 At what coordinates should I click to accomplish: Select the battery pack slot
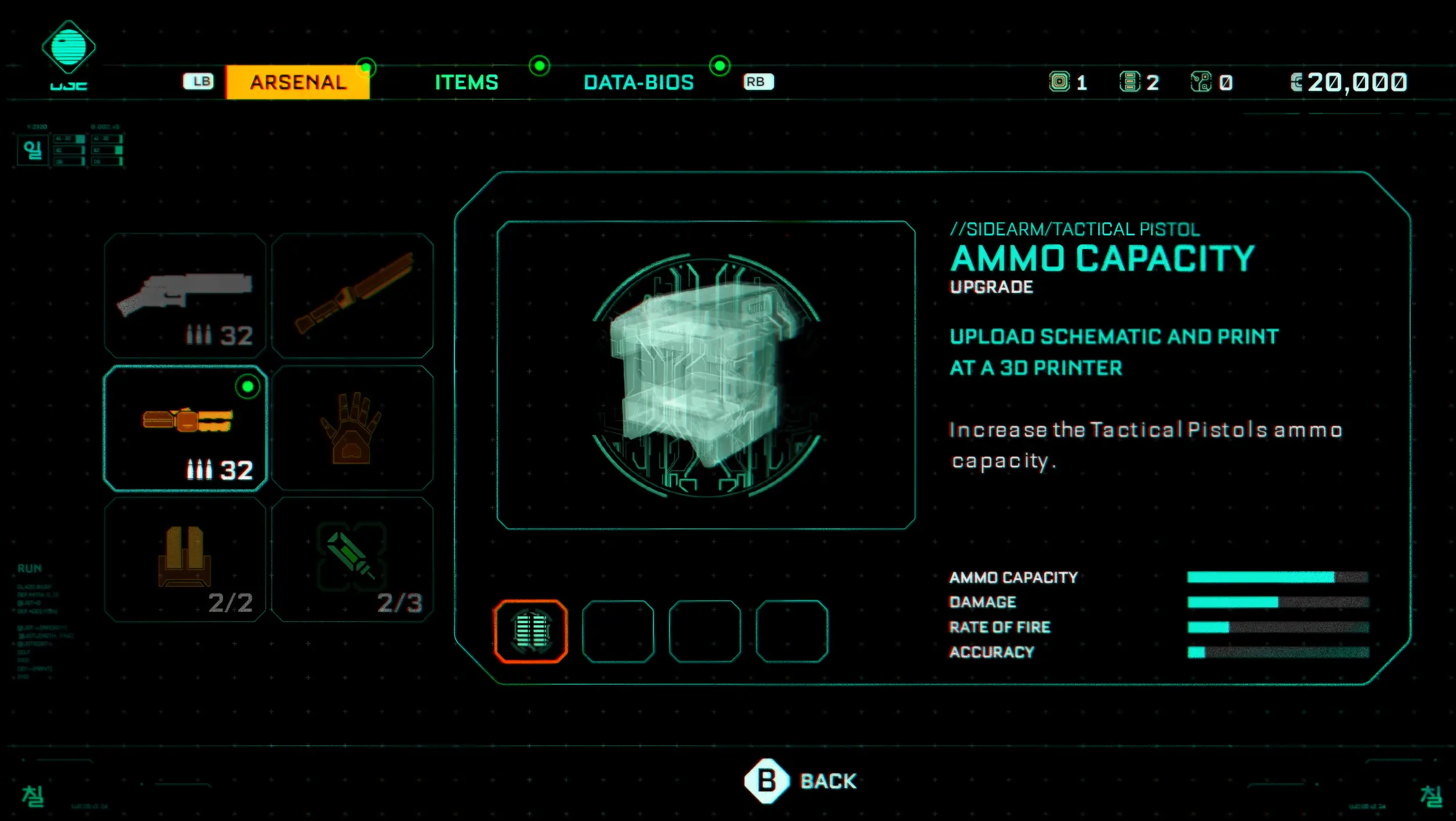(x=185, y=560)
